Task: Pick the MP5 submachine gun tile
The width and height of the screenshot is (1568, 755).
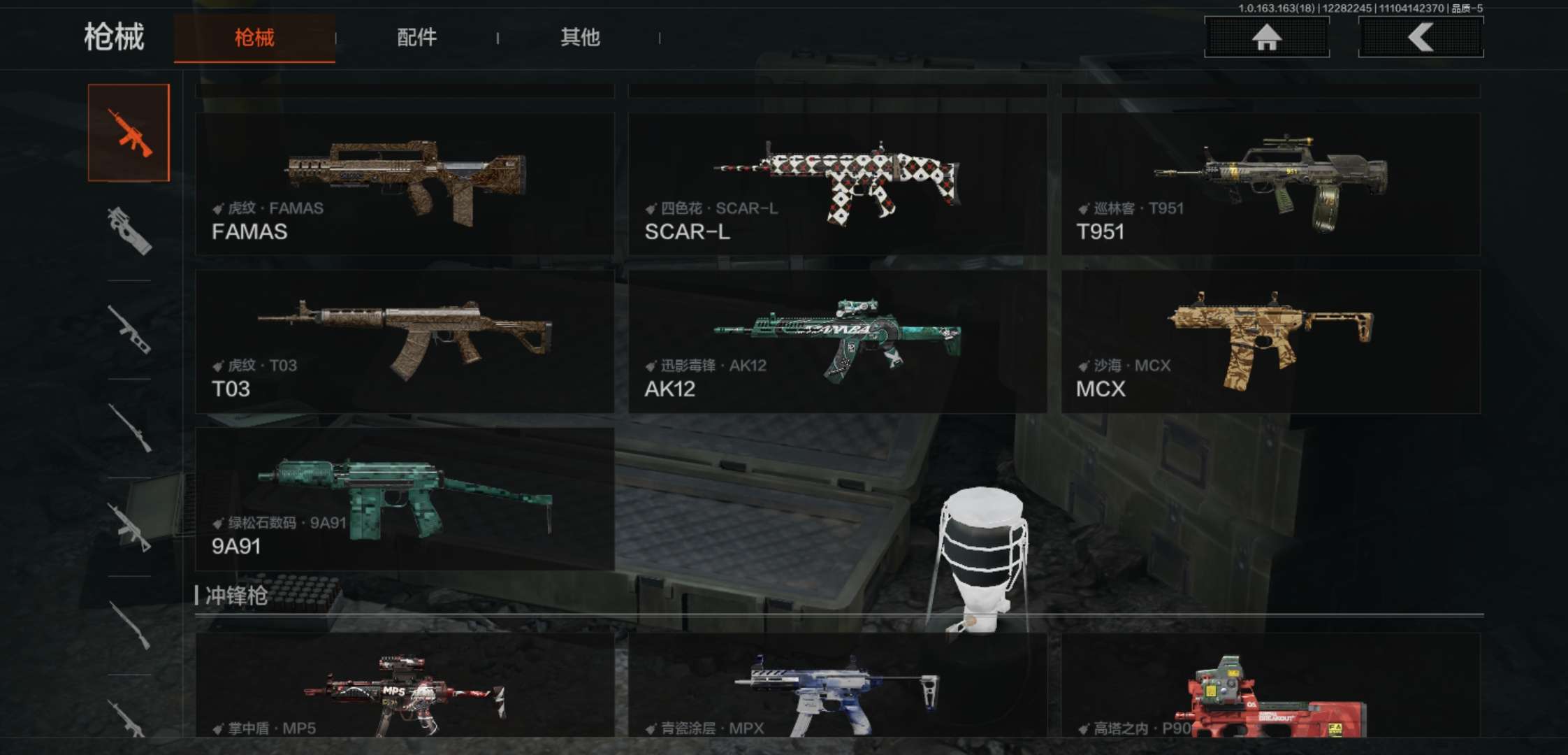Action: tap(405, 689)
